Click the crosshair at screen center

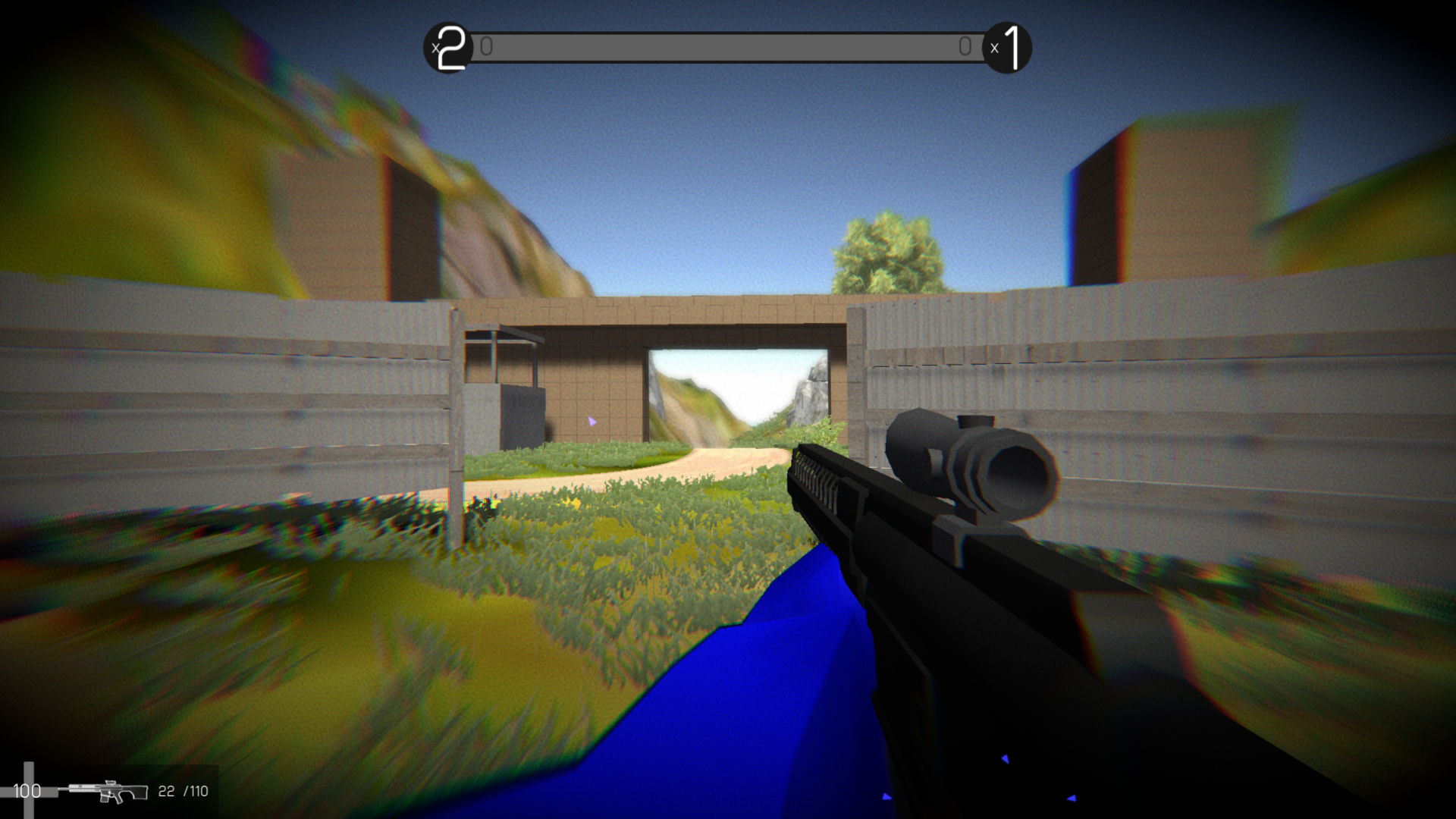(728, 409)
